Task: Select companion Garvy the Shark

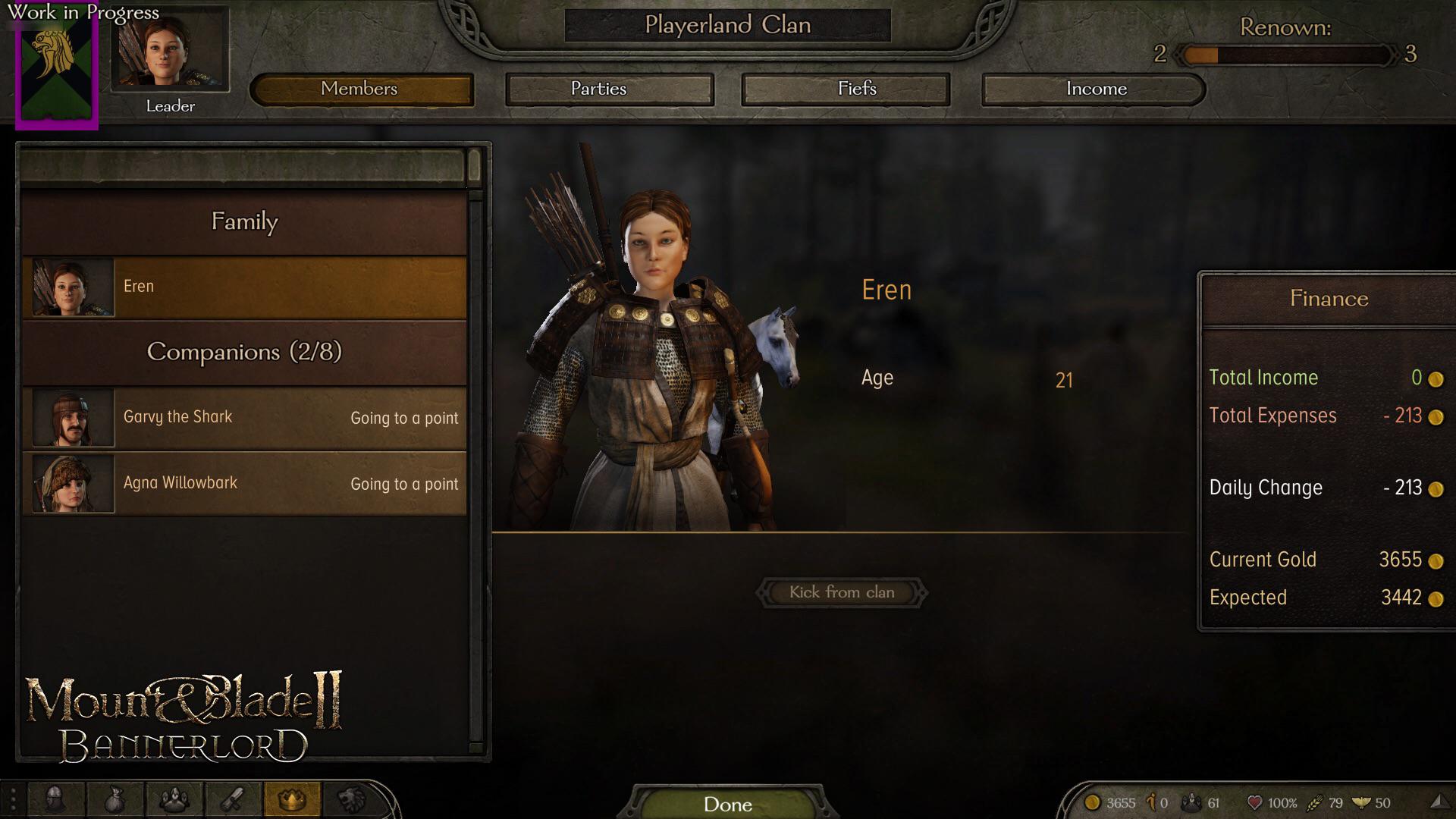Action: (x=243, y=417)
